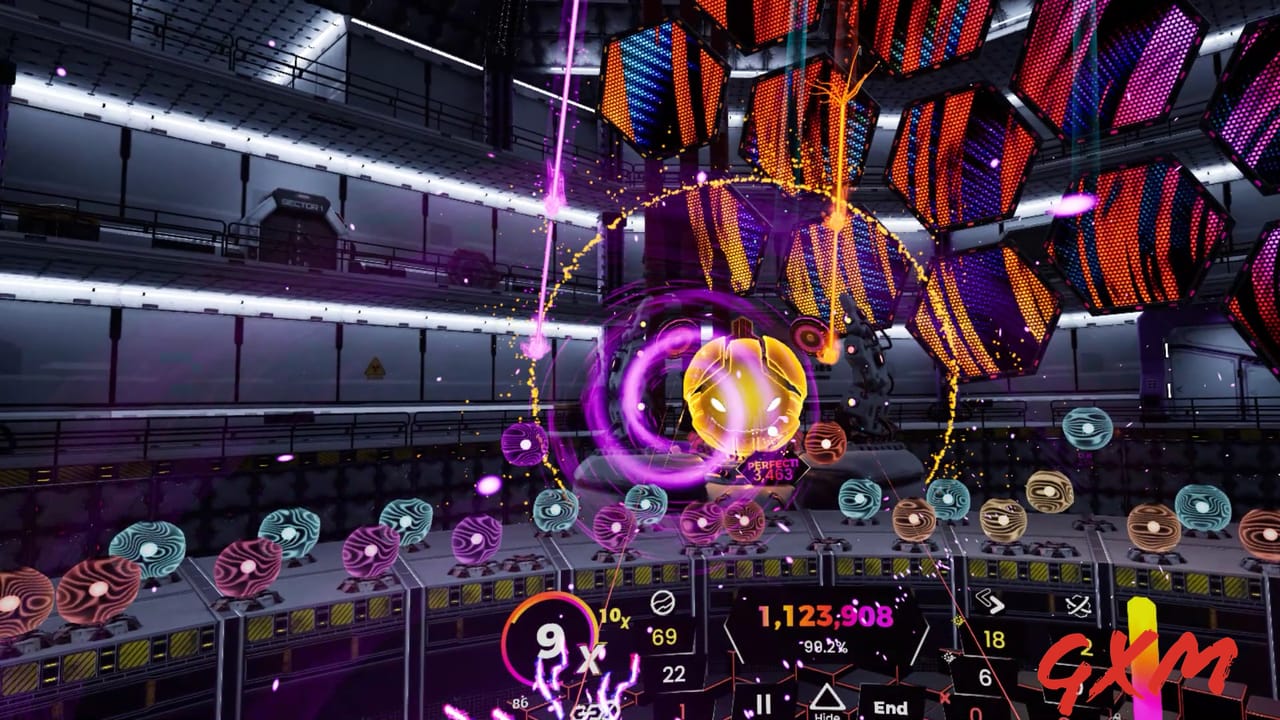Select the globe icon above the 69 counter
1280x720 pixels.
[661, 603]
